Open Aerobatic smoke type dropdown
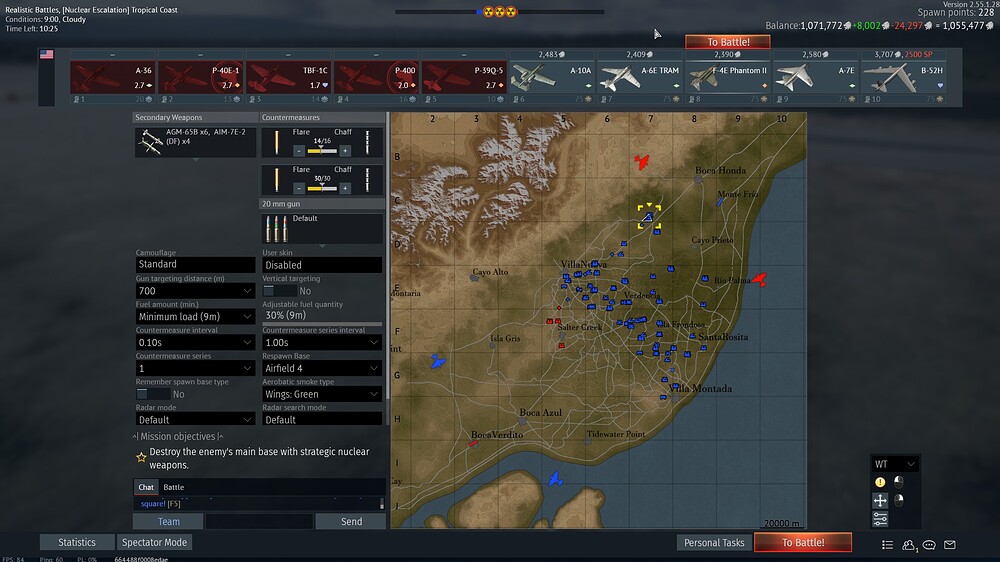The image size is (1000, 562). click(x=321, y=394)
